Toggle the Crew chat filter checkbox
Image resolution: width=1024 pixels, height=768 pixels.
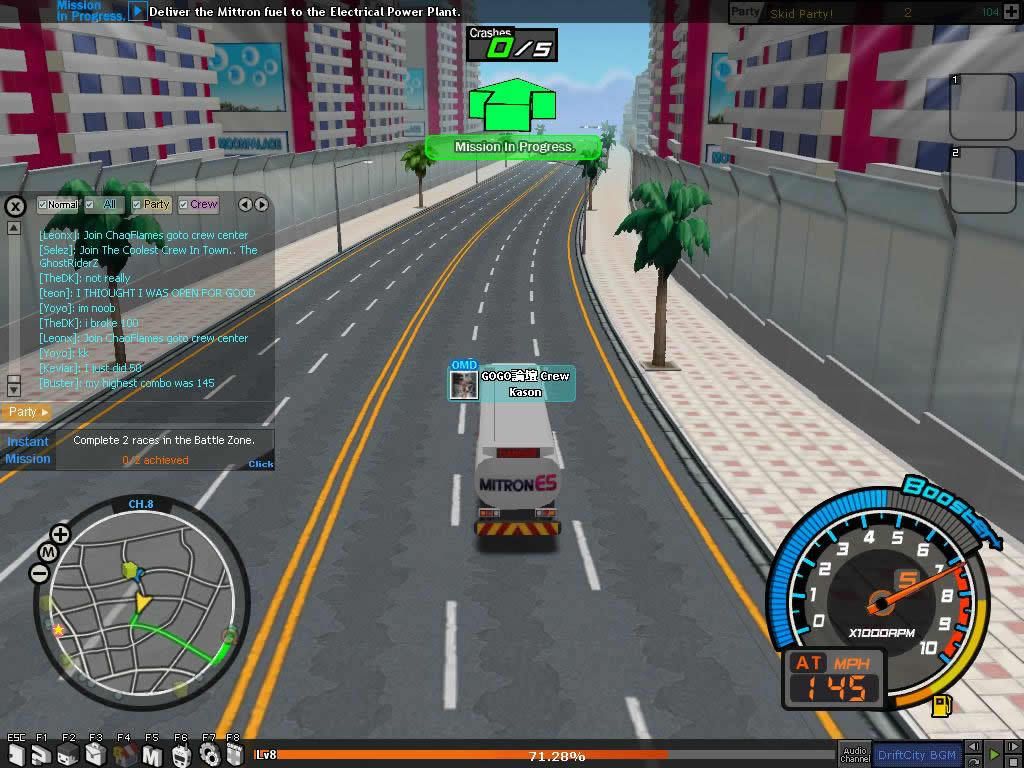point(185,205)
